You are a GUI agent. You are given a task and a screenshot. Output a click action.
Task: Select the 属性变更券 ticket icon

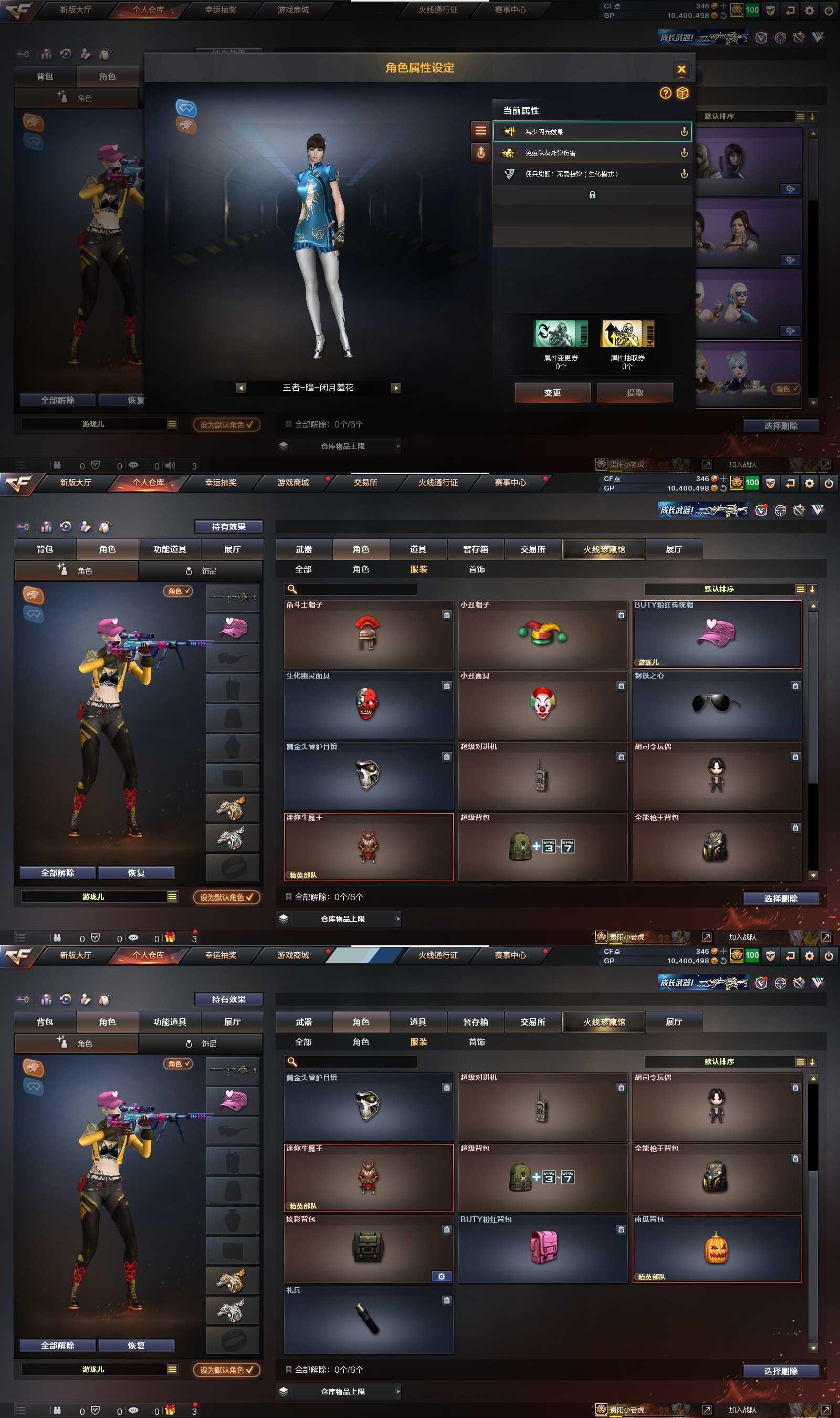click(560, 333)
